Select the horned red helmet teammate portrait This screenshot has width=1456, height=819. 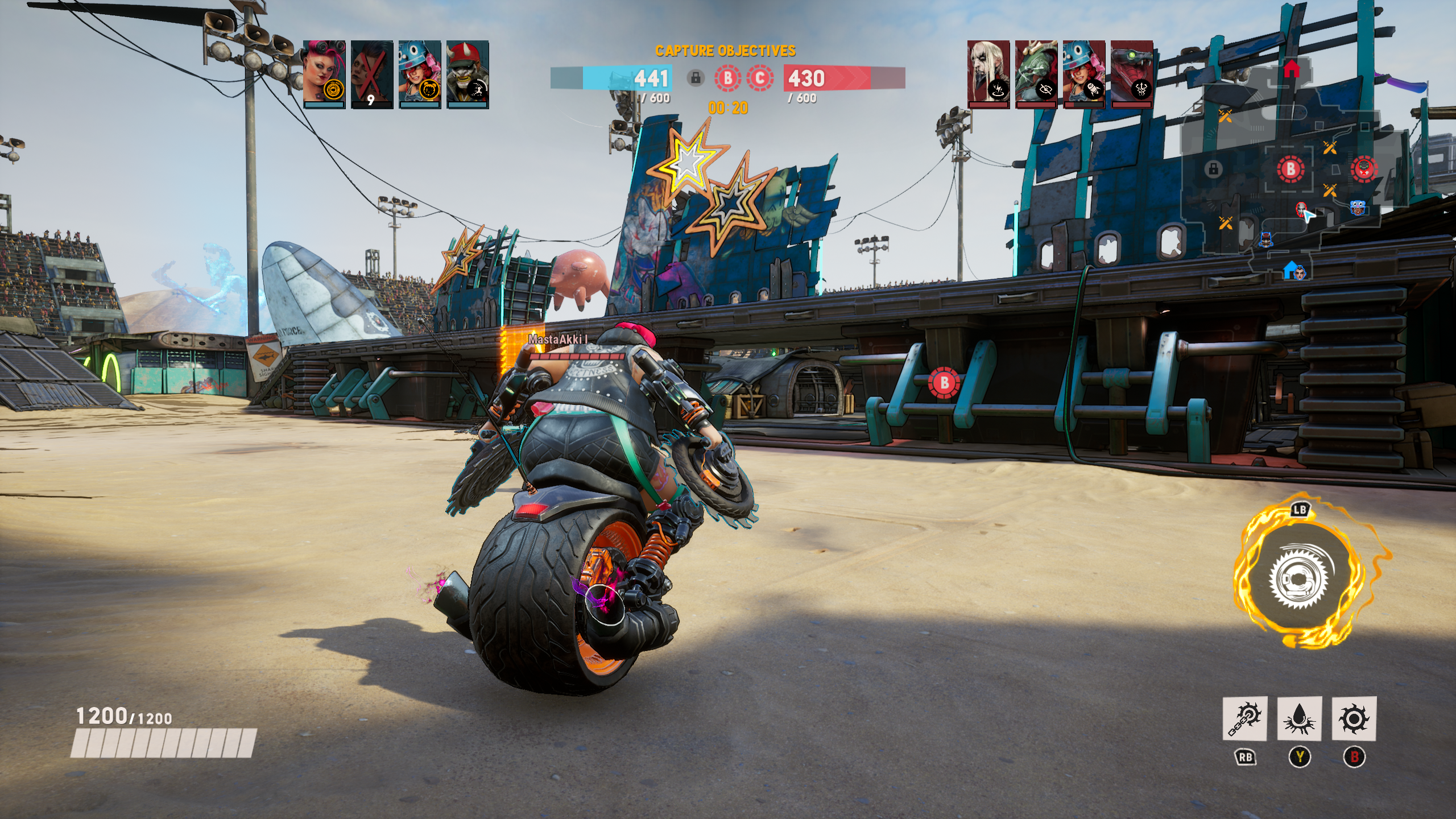click(x=468, y=73)
